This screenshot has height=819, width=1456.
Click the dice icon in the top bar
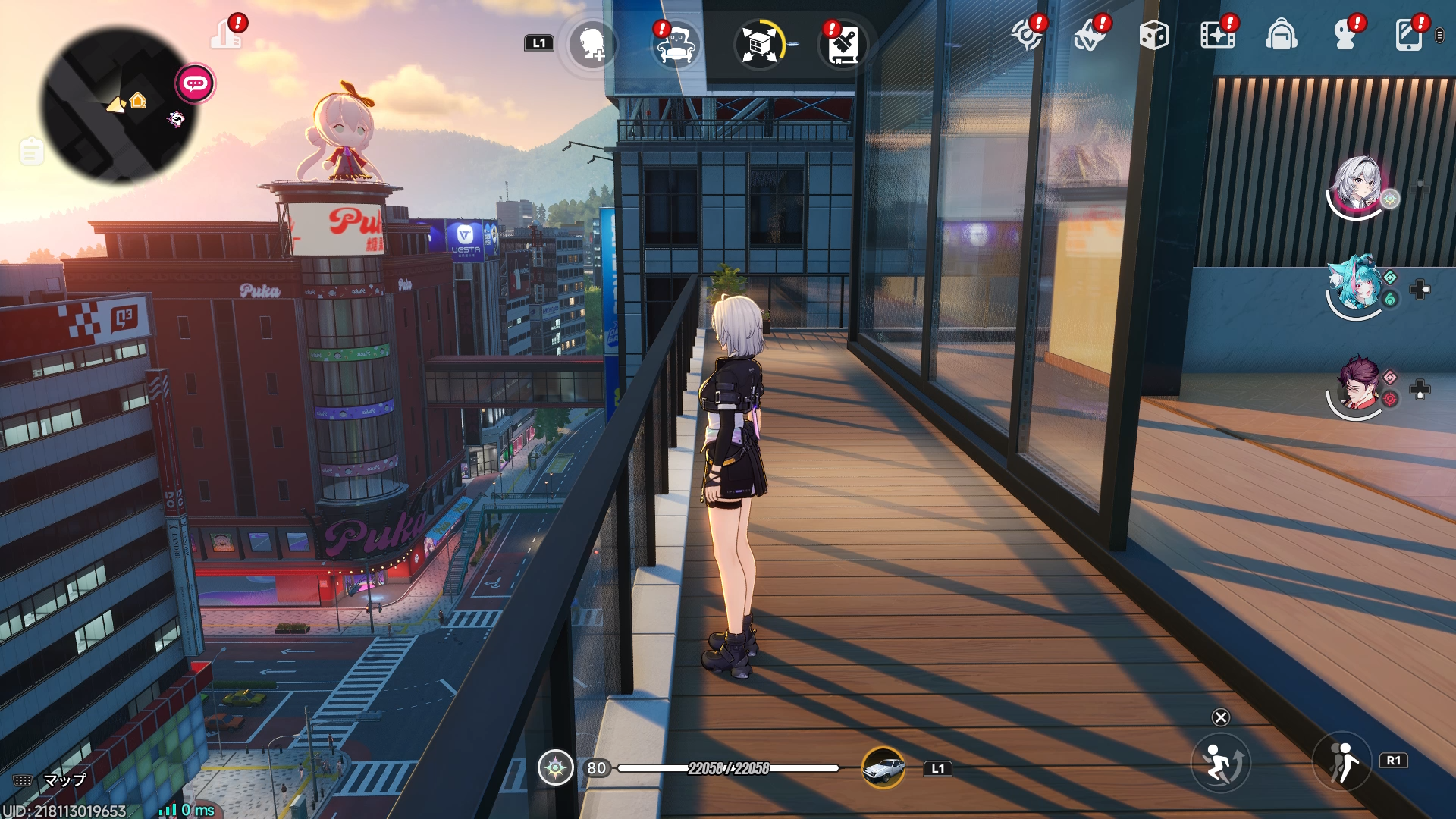click(x=1155, y=34)
